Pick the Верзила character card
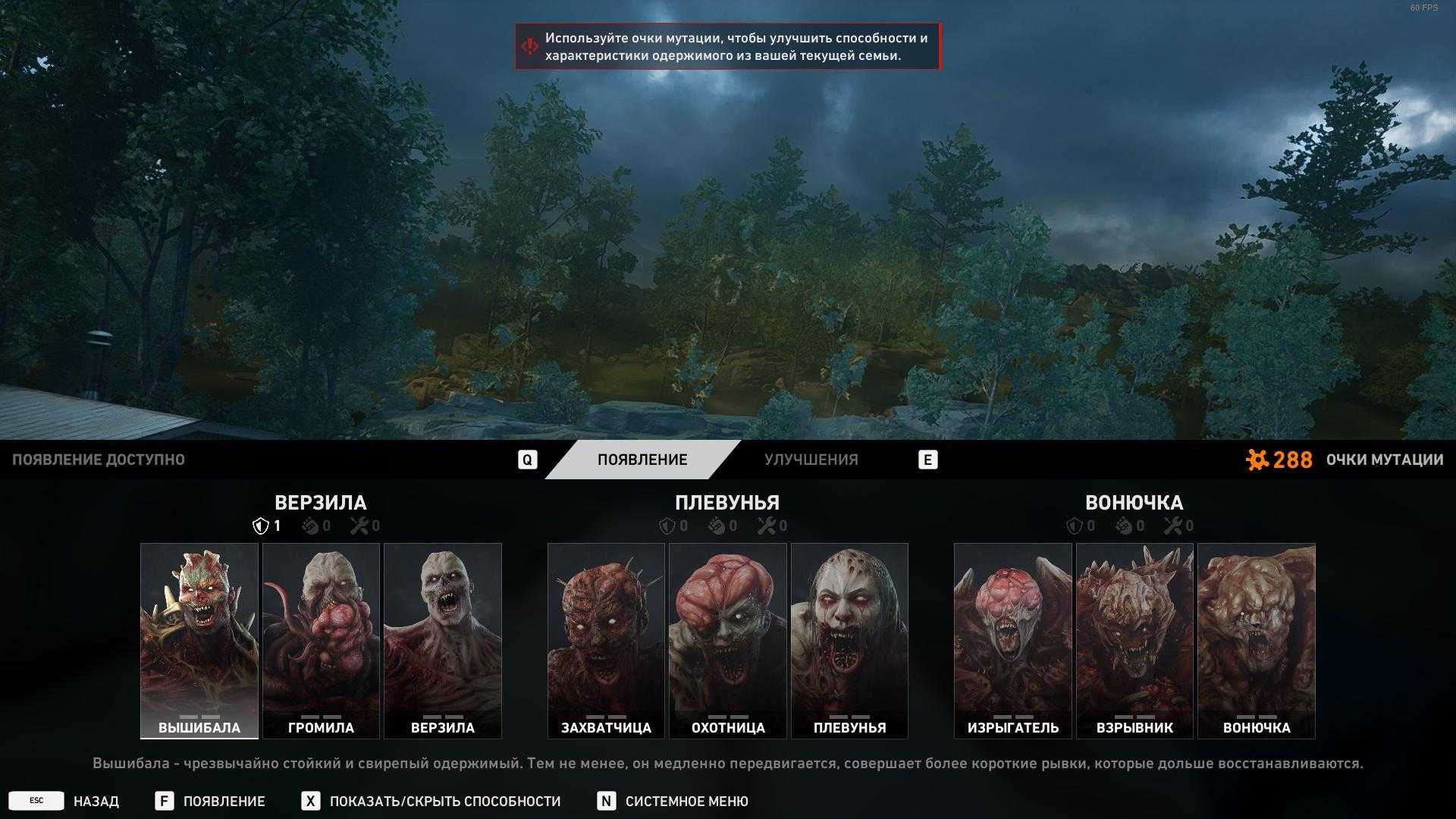The image size is (1456, 819). (x=443, y=640)
